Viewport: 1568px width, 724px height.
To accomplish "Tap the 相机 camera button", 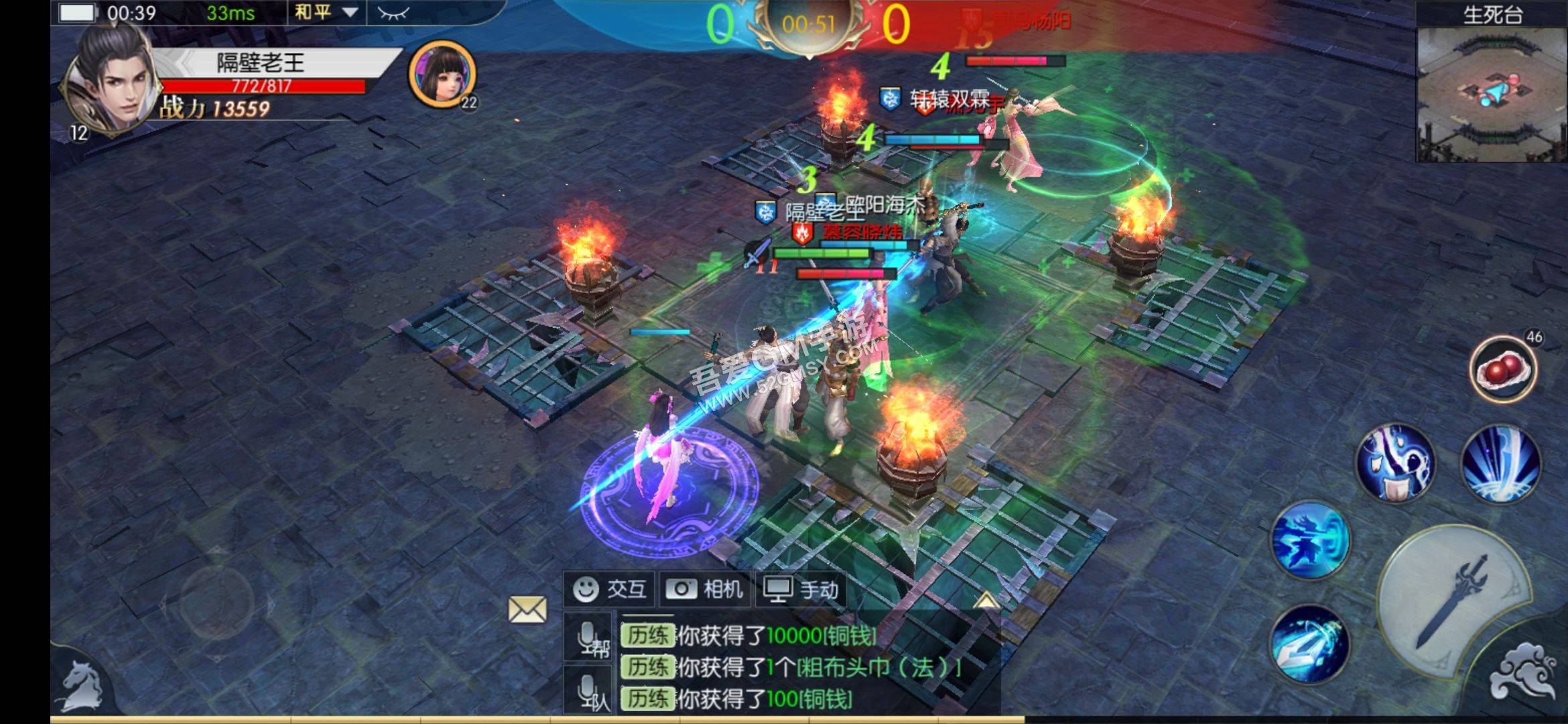I will coord(704,590).
